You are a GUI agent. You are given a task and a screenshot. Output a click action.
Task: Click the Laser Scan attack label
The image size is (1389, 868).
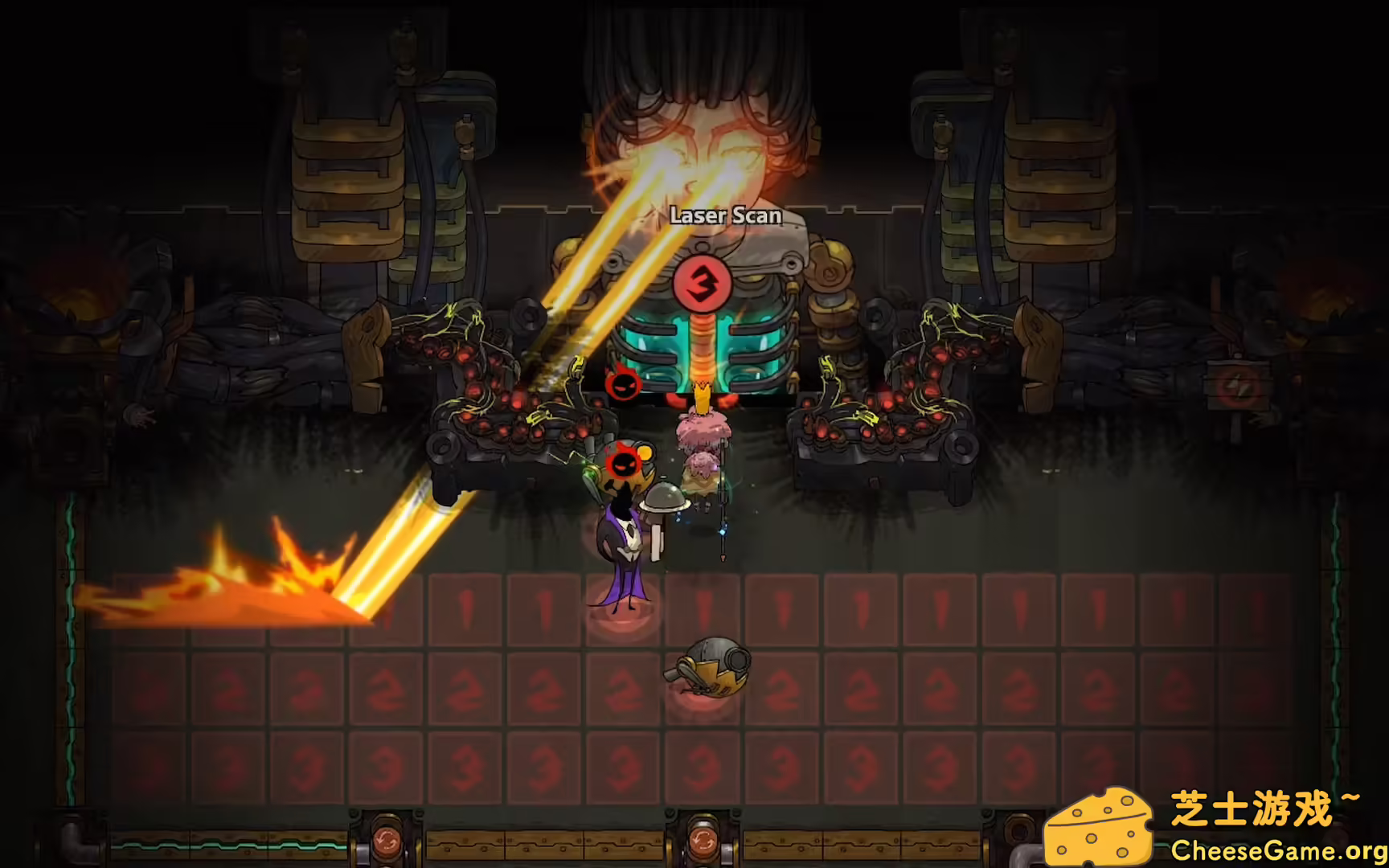(724, 215)
